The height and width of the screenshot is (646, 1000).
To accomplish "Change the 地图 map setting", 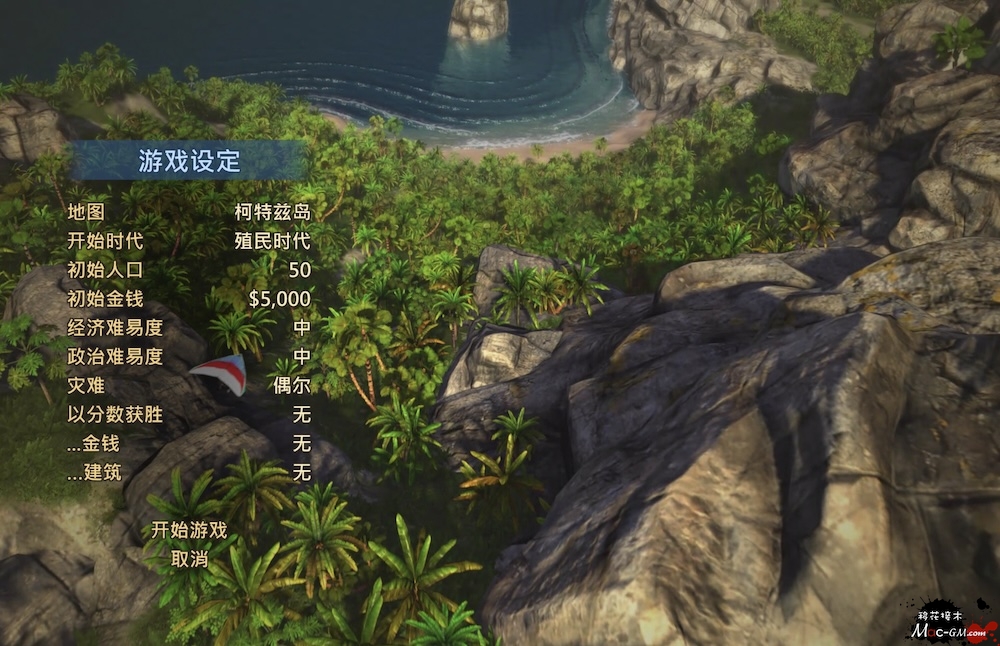I will (x=272, y=212).
